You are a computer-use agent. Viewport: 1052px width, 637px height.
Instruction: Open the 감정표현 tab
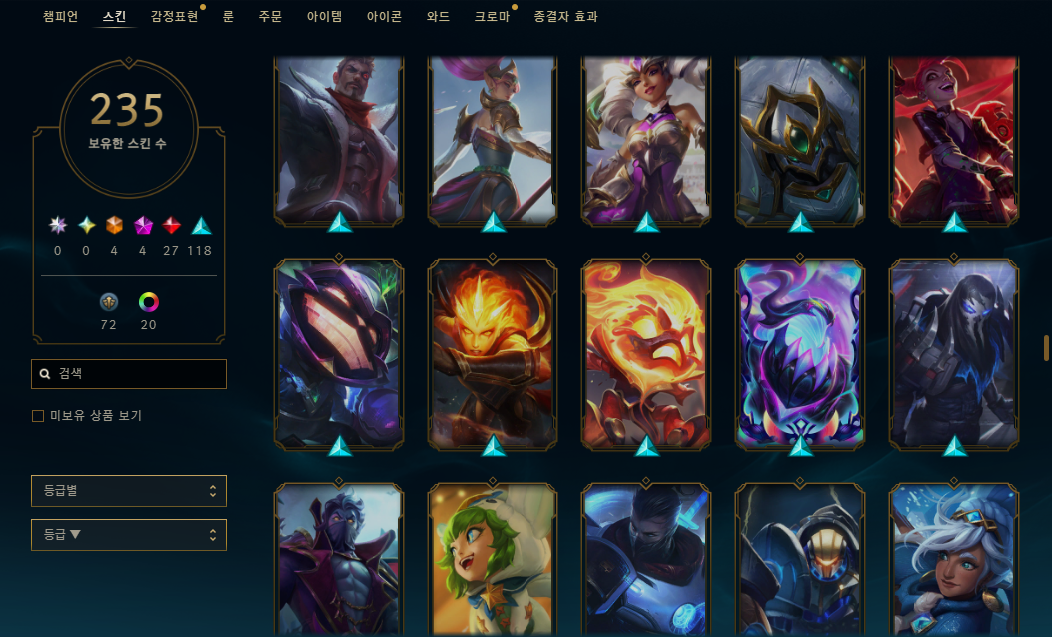coord(174,17)
